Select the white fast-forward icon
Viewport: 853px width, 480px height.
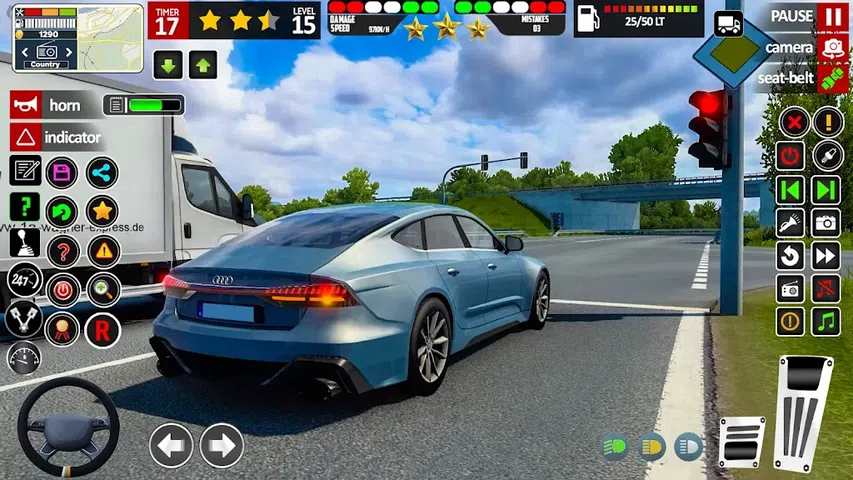pyautogui.click(x=826, y=256)
